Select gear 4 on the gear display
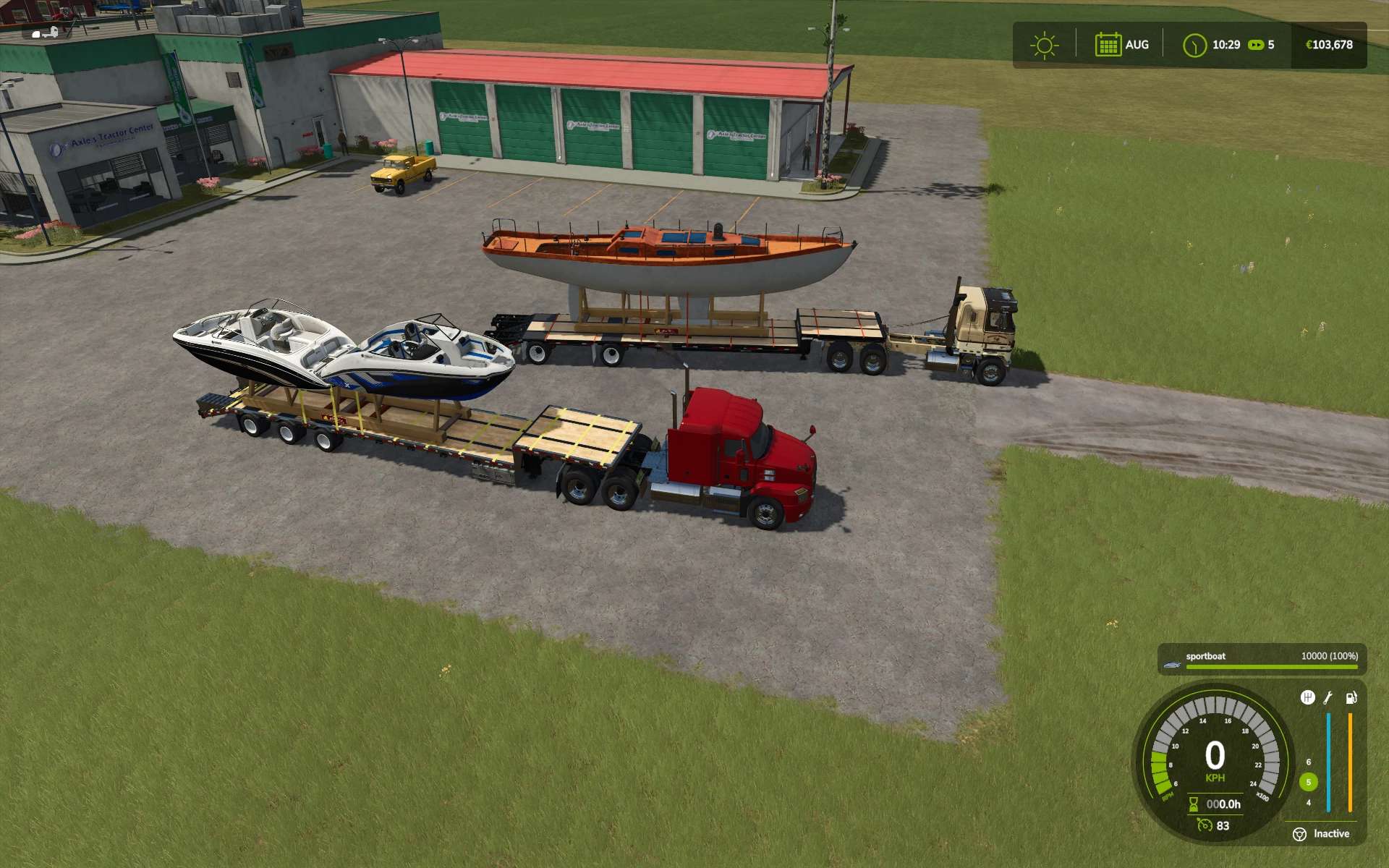The width and height of the screenshot is (1389, 868). point(1309,803)
